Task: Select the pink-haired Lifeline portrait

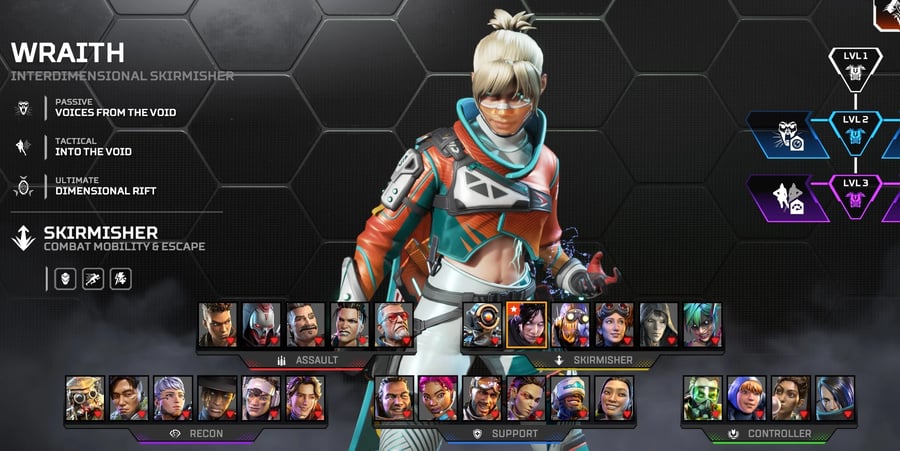Action: click(438, 398)
